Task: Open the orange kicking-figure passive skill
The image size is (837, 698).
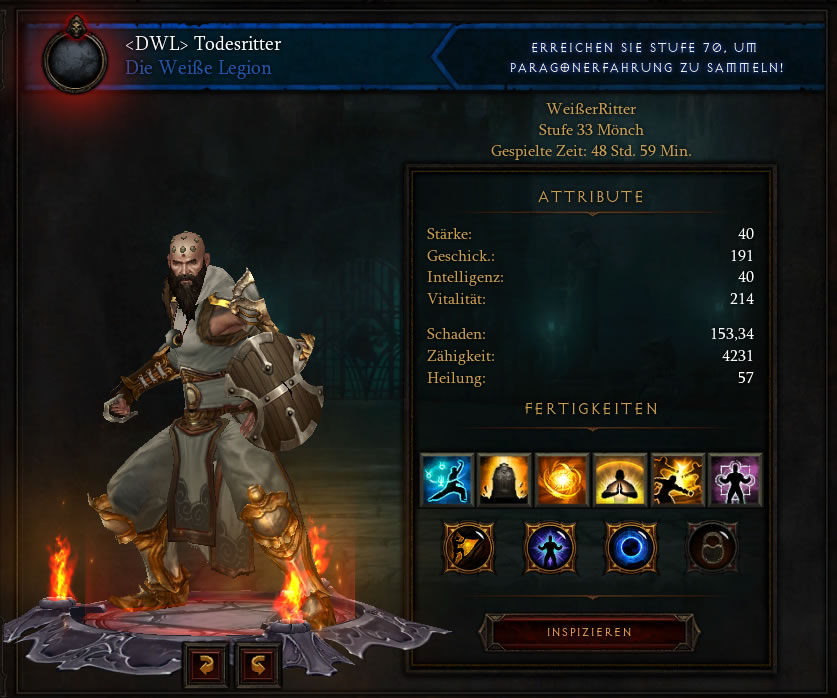Action: point(468,546)
